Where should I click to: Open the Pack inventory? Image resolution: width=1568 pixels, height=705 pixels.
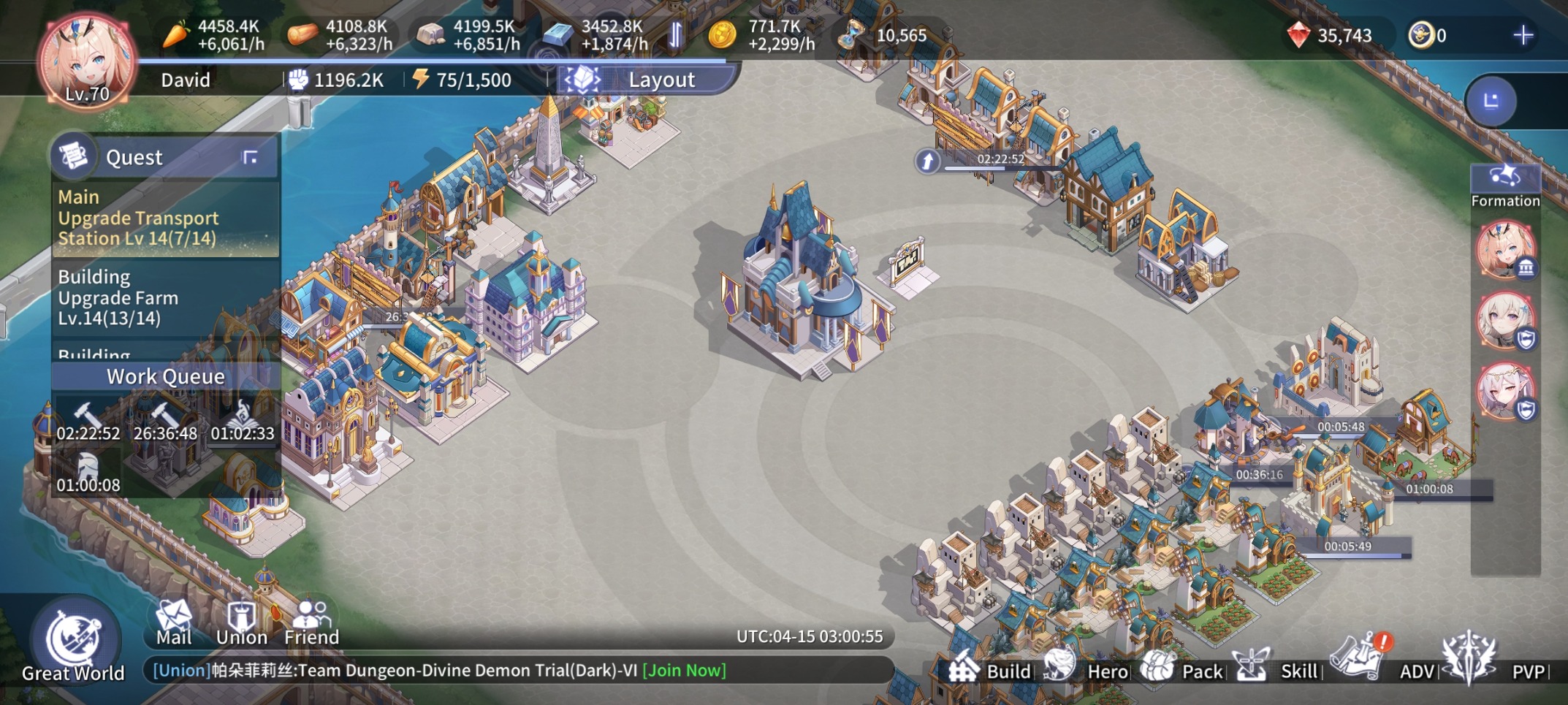pos(1182,668)
